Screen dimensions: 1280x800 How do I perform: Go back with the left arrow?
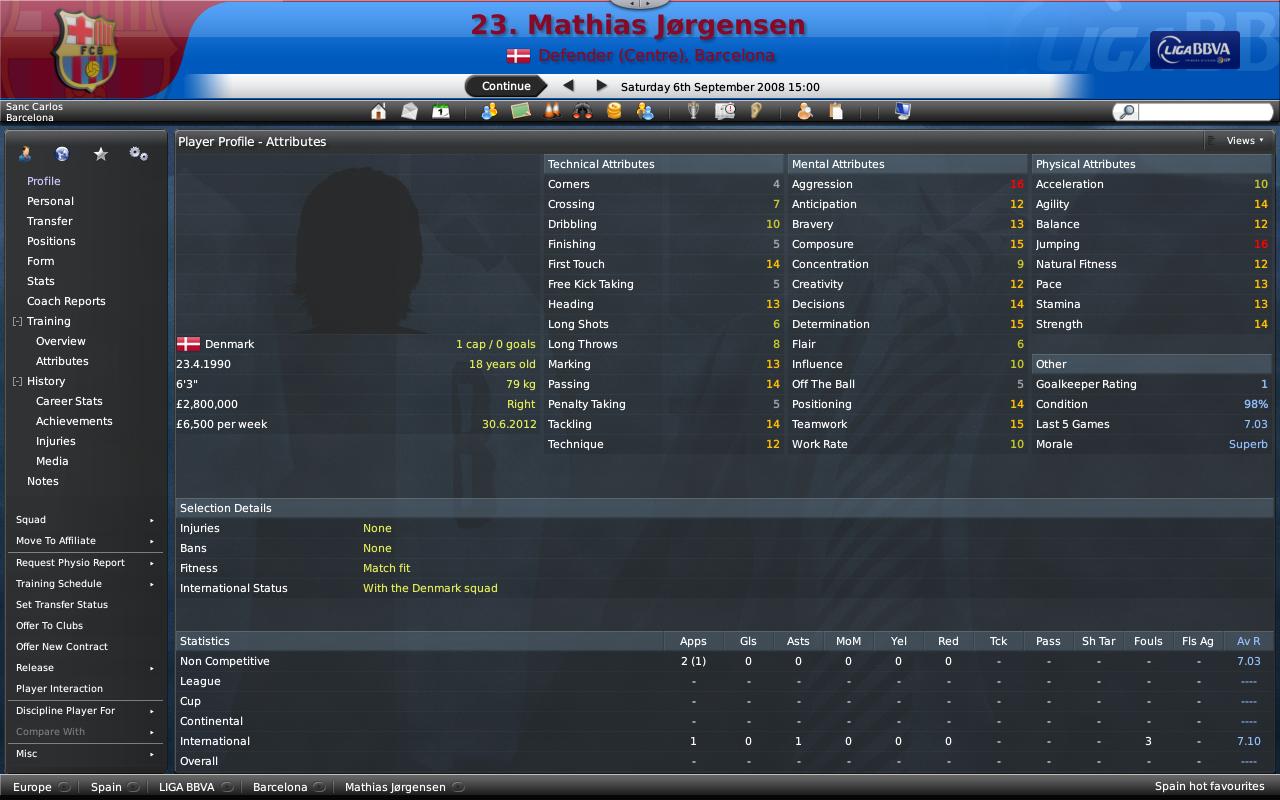click(569, 86)
